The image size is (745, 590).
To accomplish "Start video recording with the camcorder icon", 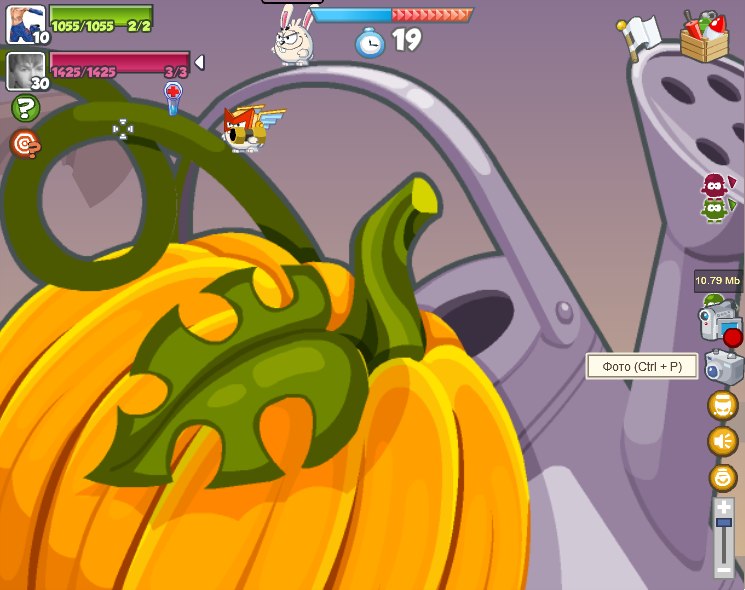I will (x=721, y=325).
